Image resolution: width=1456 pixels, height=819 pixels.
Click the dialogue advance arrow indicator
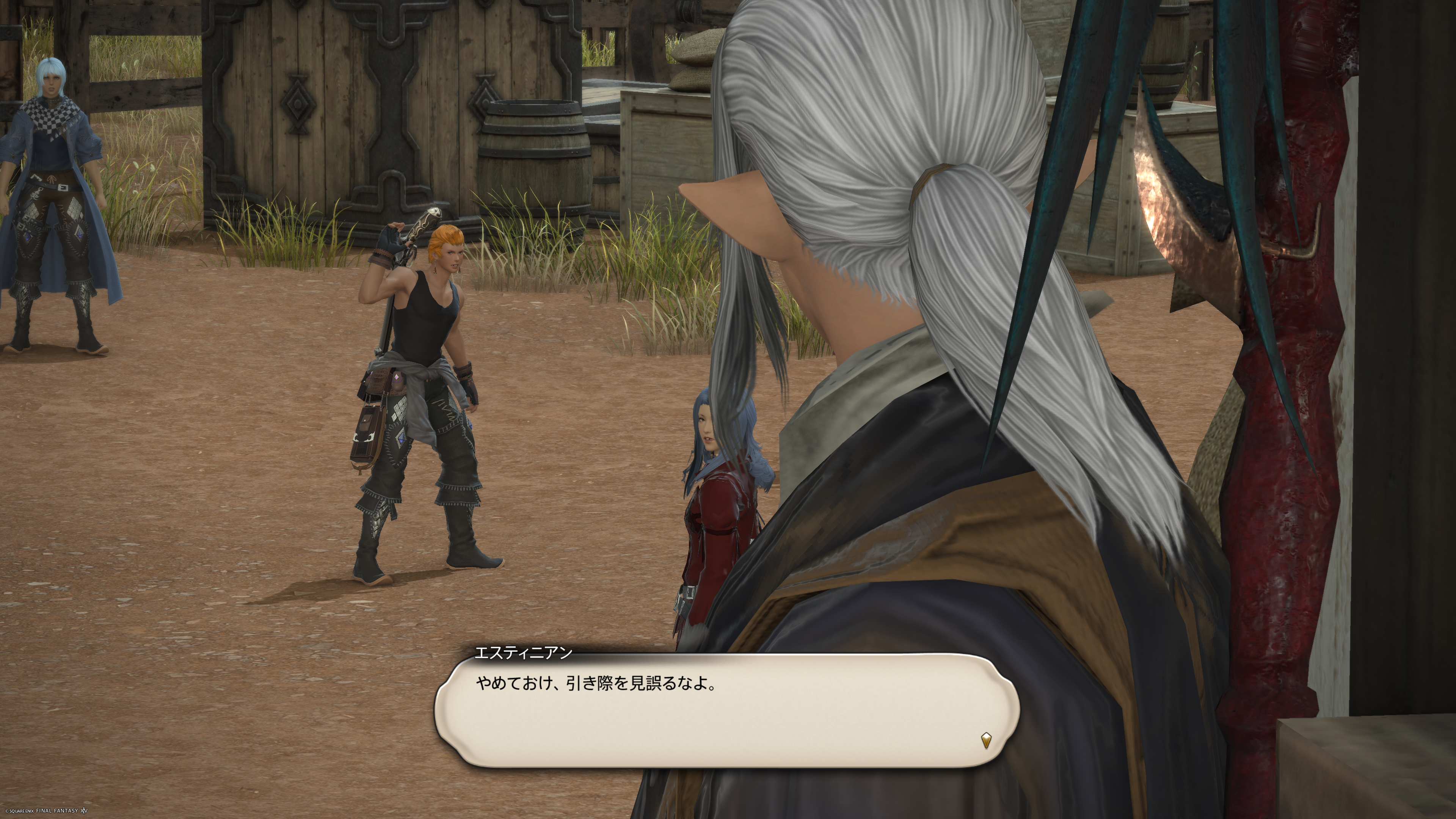986,740
